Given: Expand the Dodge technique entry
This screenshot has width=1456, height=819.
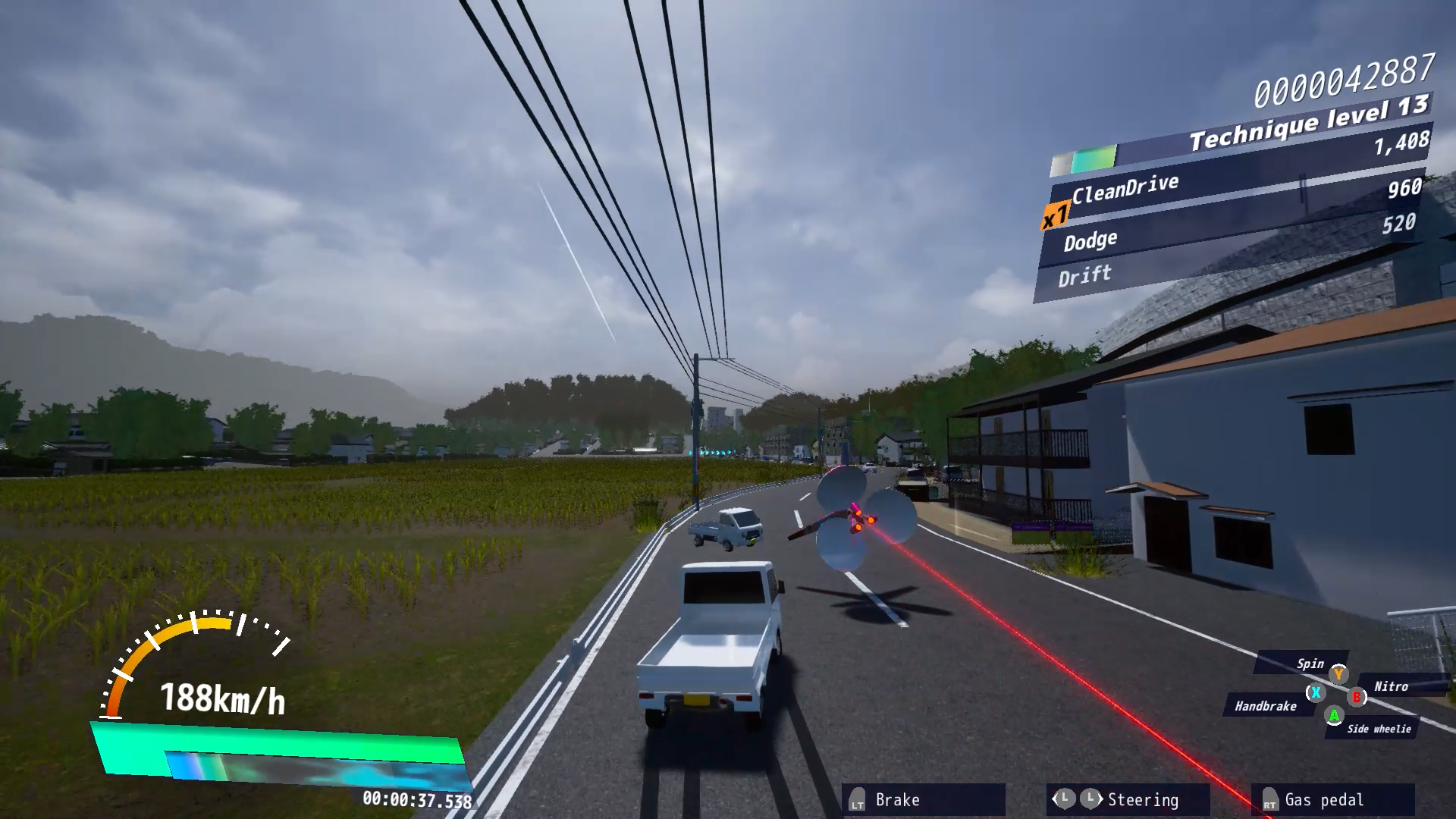Looking at the screenshot, I should (x=1090, y=238).
